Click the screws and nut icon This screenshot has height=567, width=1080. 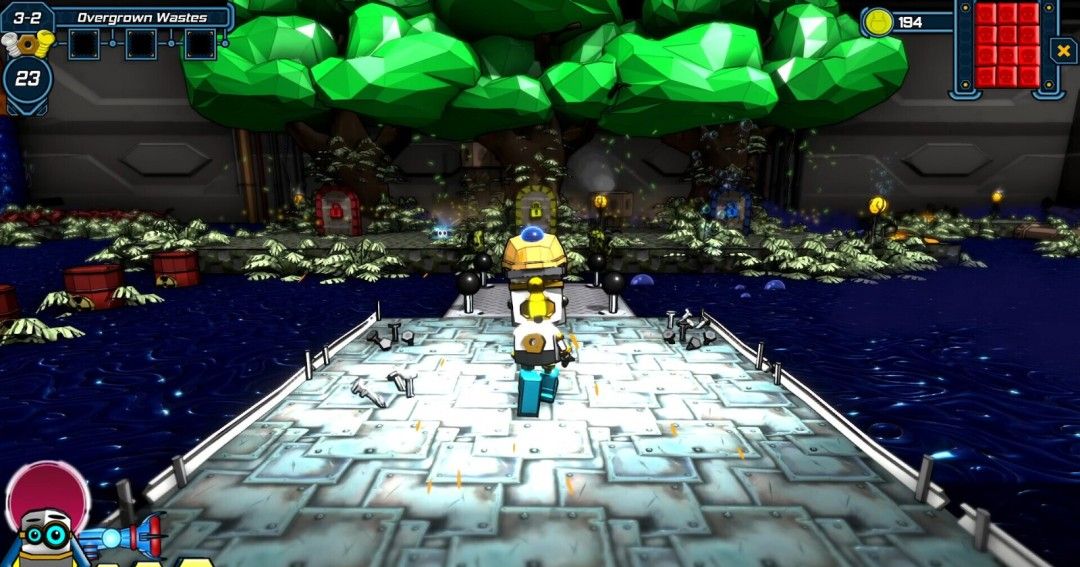[x=28, y=43]
